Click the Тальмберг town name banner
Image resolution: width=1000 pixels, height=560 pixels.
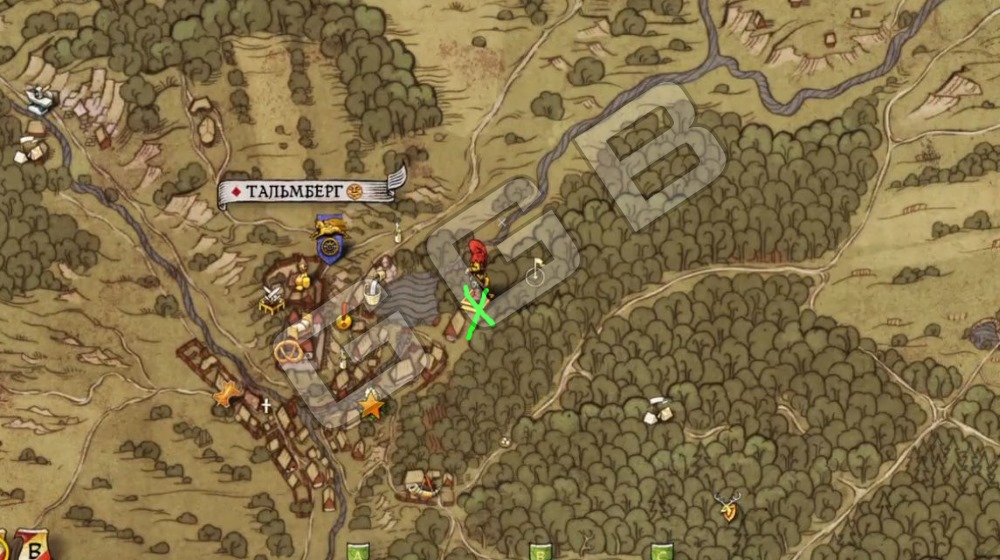click(x=307, y=191)
